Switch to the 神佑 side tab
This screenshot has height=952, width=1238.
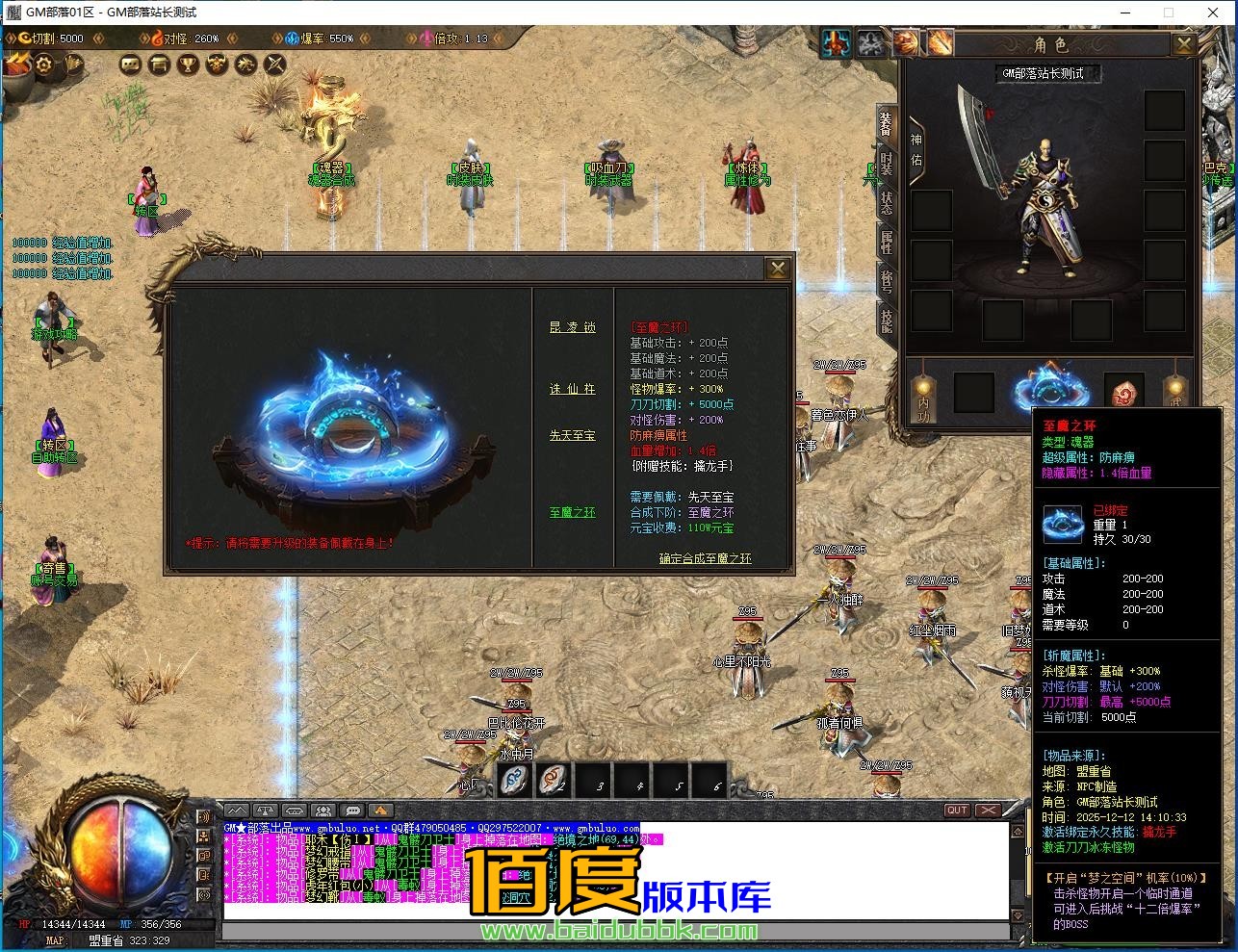[x=916, y=151]
